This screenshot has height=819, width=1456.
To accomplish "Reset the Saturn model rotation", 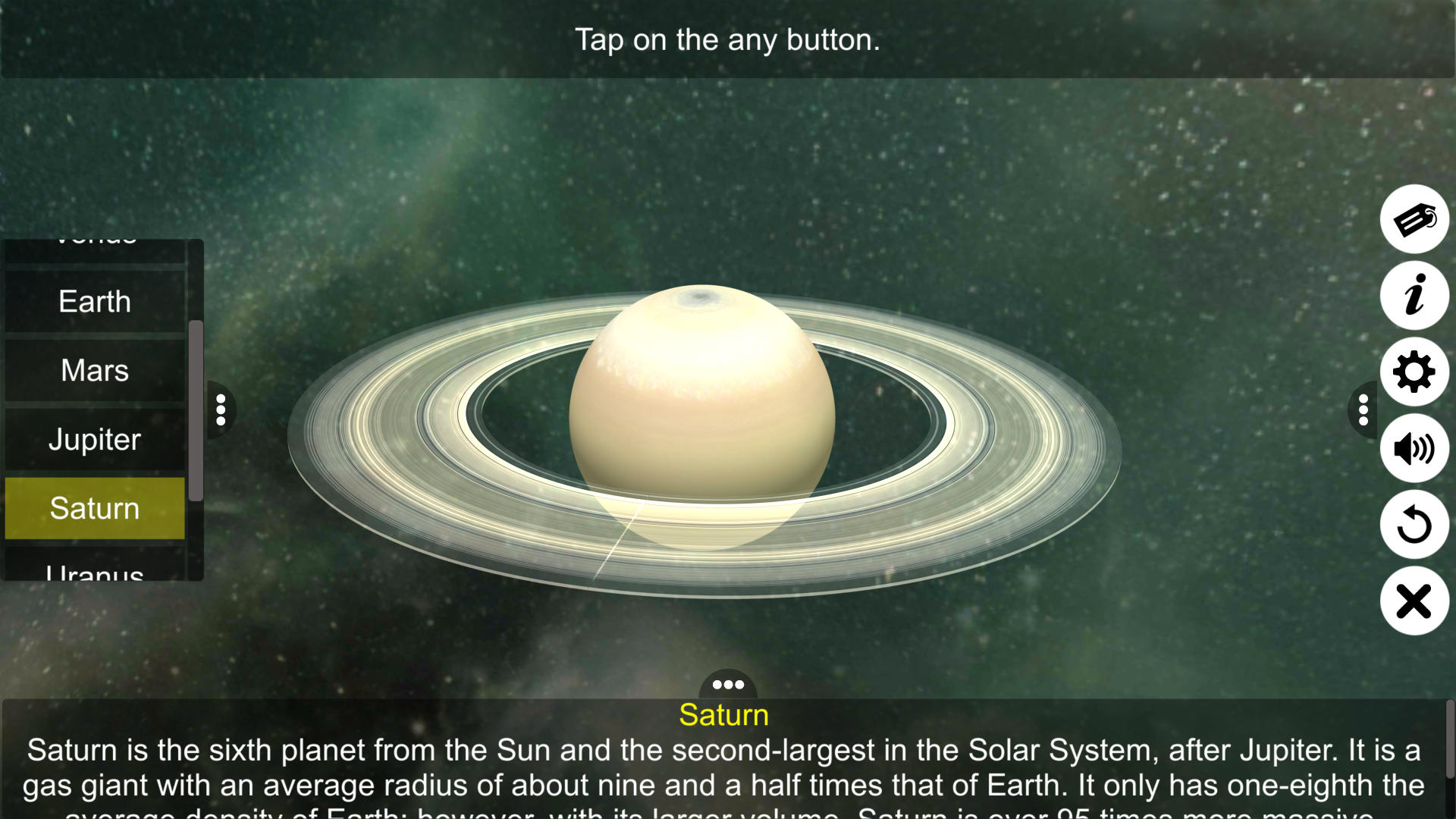I will pos(1414,525).
